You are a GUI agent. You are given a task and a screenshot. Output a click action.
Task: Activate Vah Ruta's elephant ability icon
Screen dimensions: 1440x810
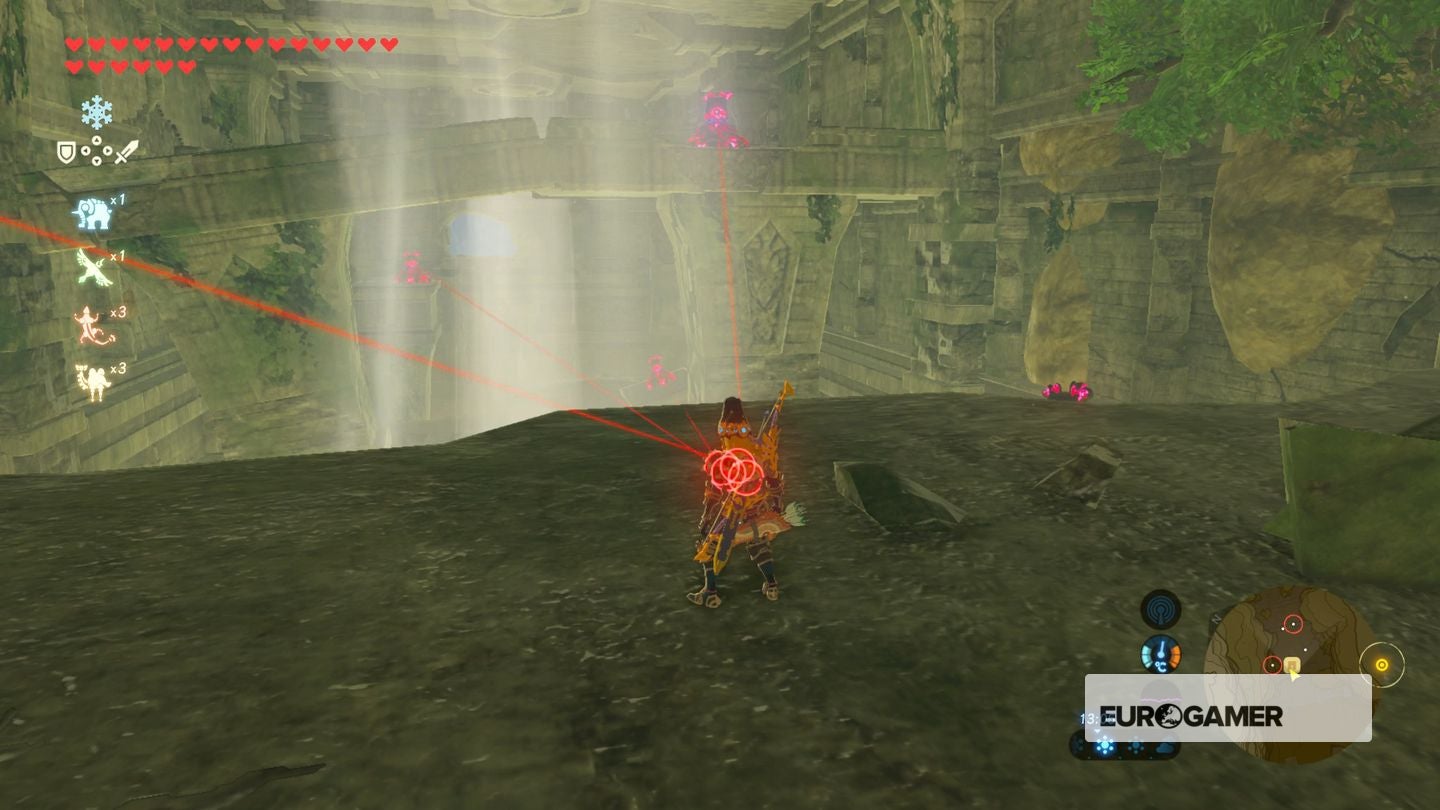coord(92,213)
